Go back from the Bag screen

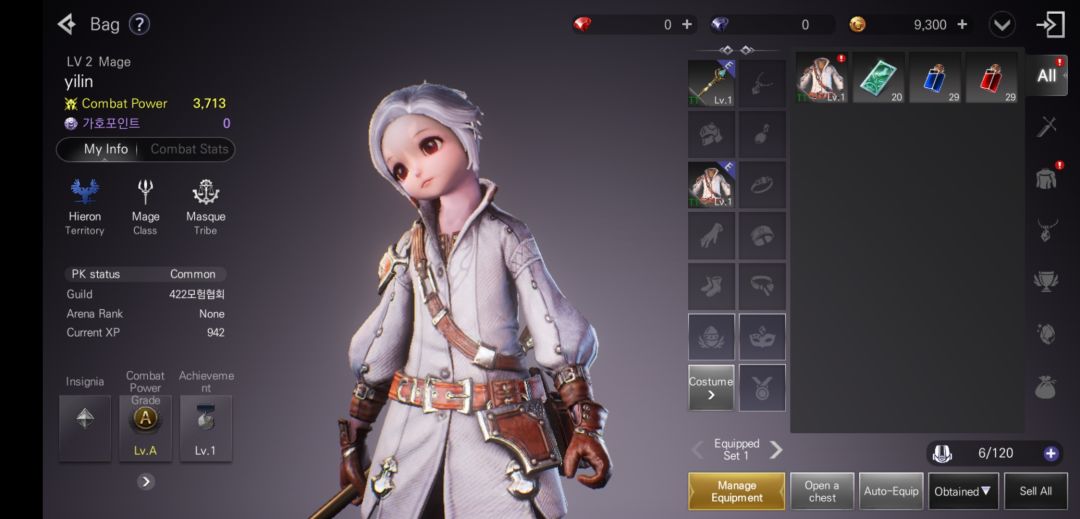(x=67, y=24)
